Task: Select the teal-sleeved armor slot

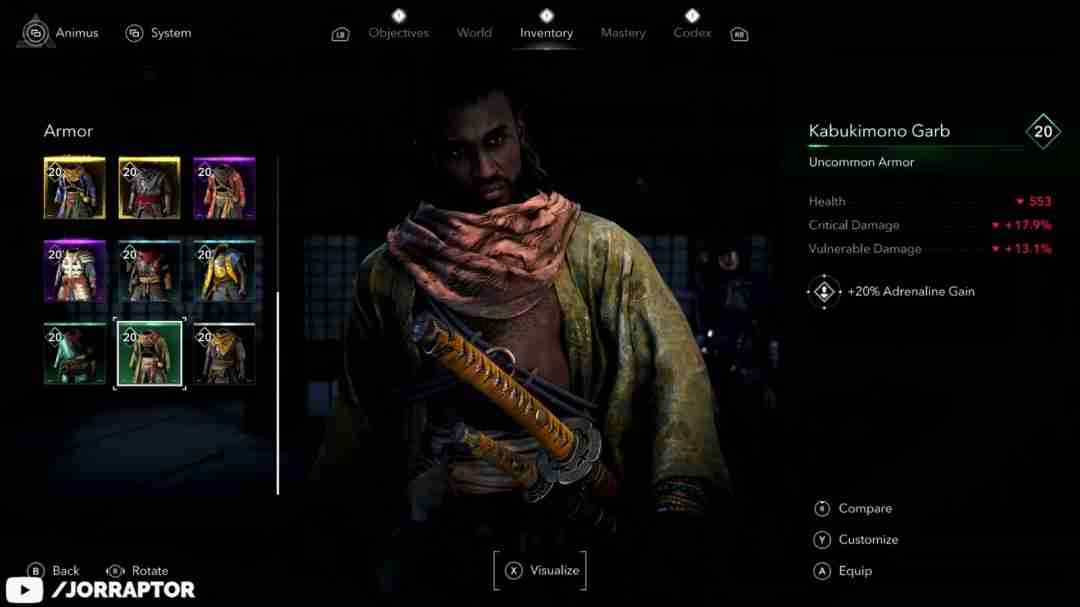Action: click(x=75, y=354)
